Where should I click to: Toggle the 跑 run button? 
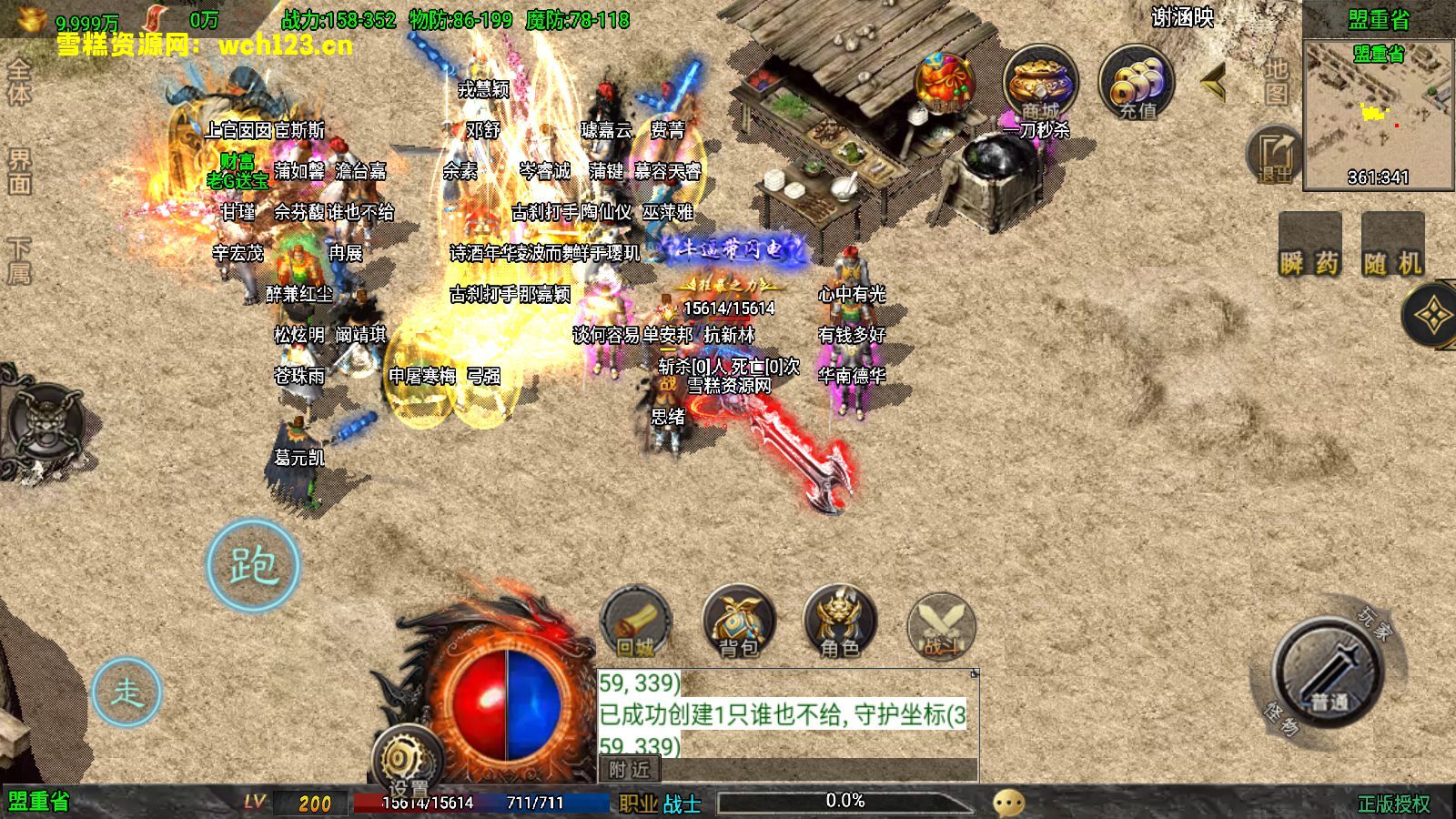[253, 565]
